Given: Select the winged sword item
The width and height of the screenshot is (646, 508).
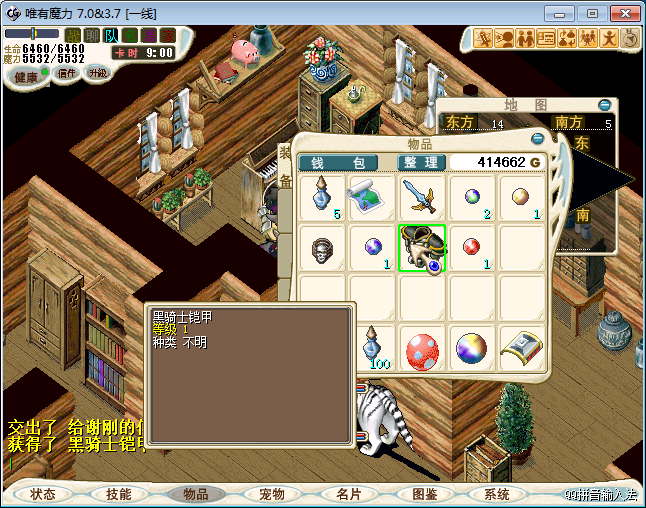Looking at the screenshot, I should [x=421, y=197].
